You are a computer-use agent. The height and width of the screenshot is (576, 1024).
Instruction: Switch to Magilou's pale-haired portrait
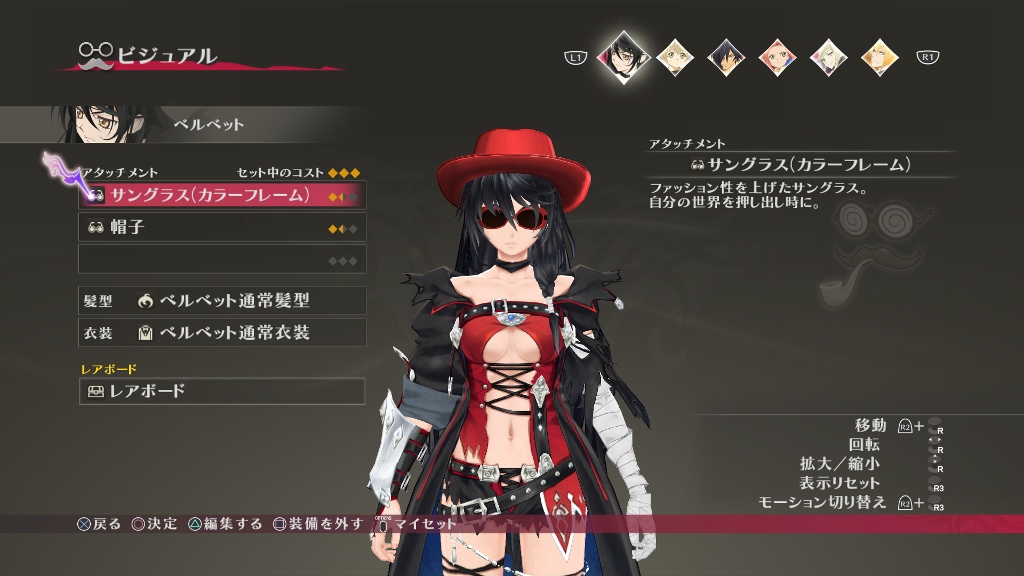(828, 57)
